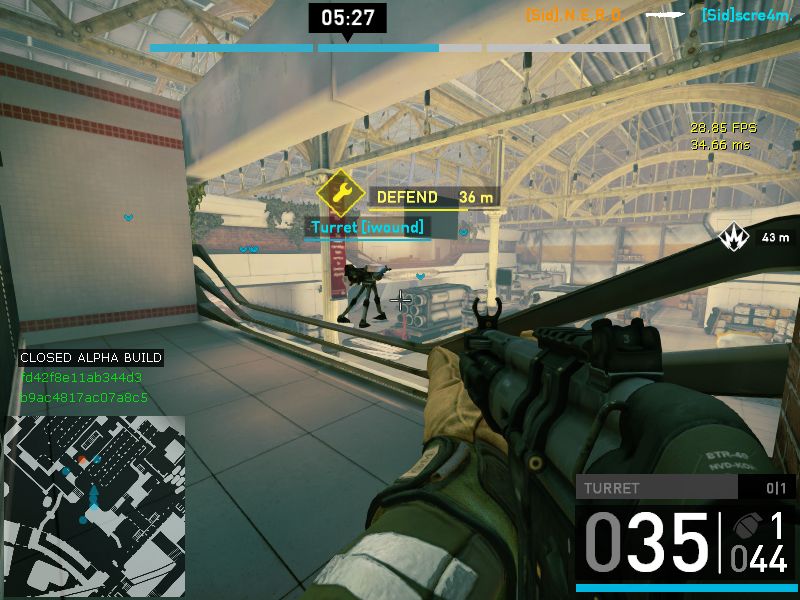Click the white objective marker at 43 m

pyautogui.click(x=734, y=237)
